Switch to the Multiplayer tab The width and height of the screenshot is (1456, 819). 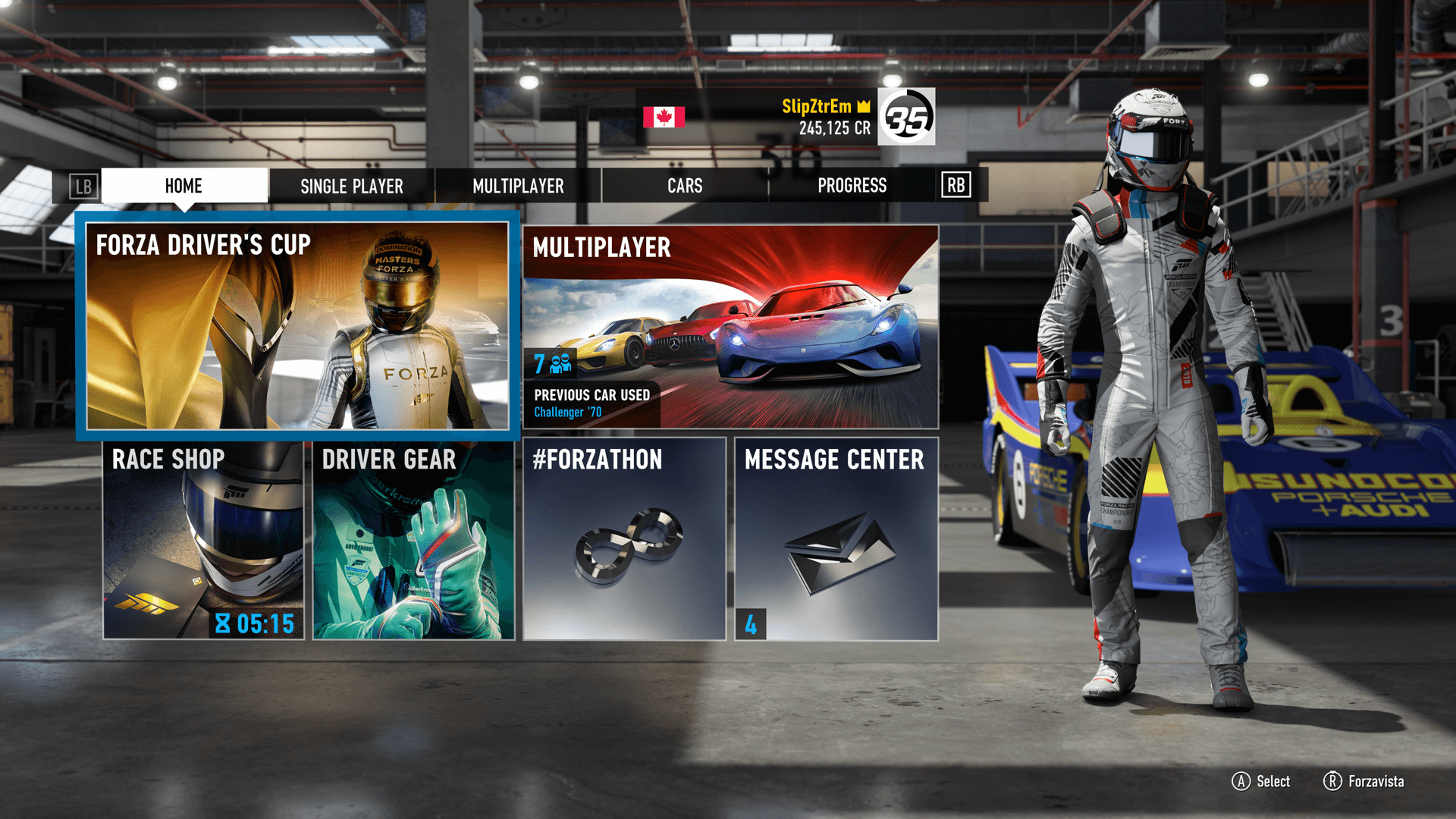coord(518,186)
